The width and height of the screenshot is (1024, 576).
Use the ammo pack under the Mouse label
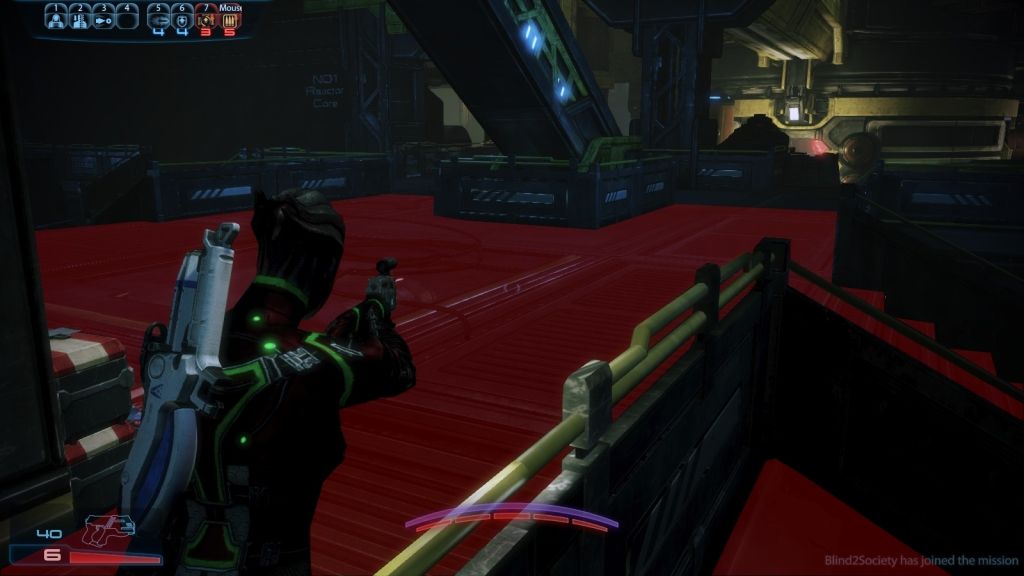(x=230, y=18)
